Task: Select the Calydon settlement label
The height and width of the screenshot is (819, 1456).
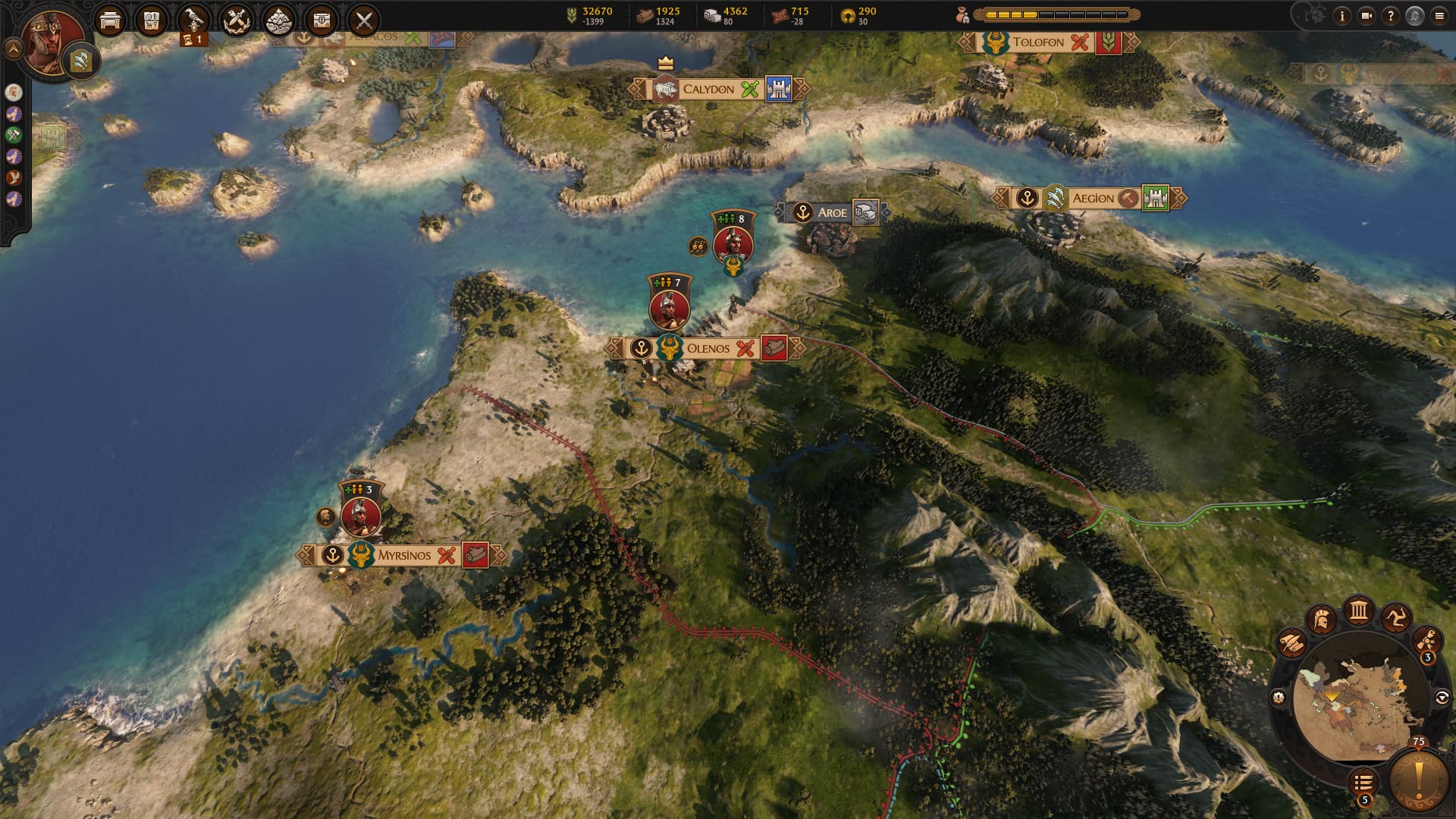Action: click(x=708, y=89)
